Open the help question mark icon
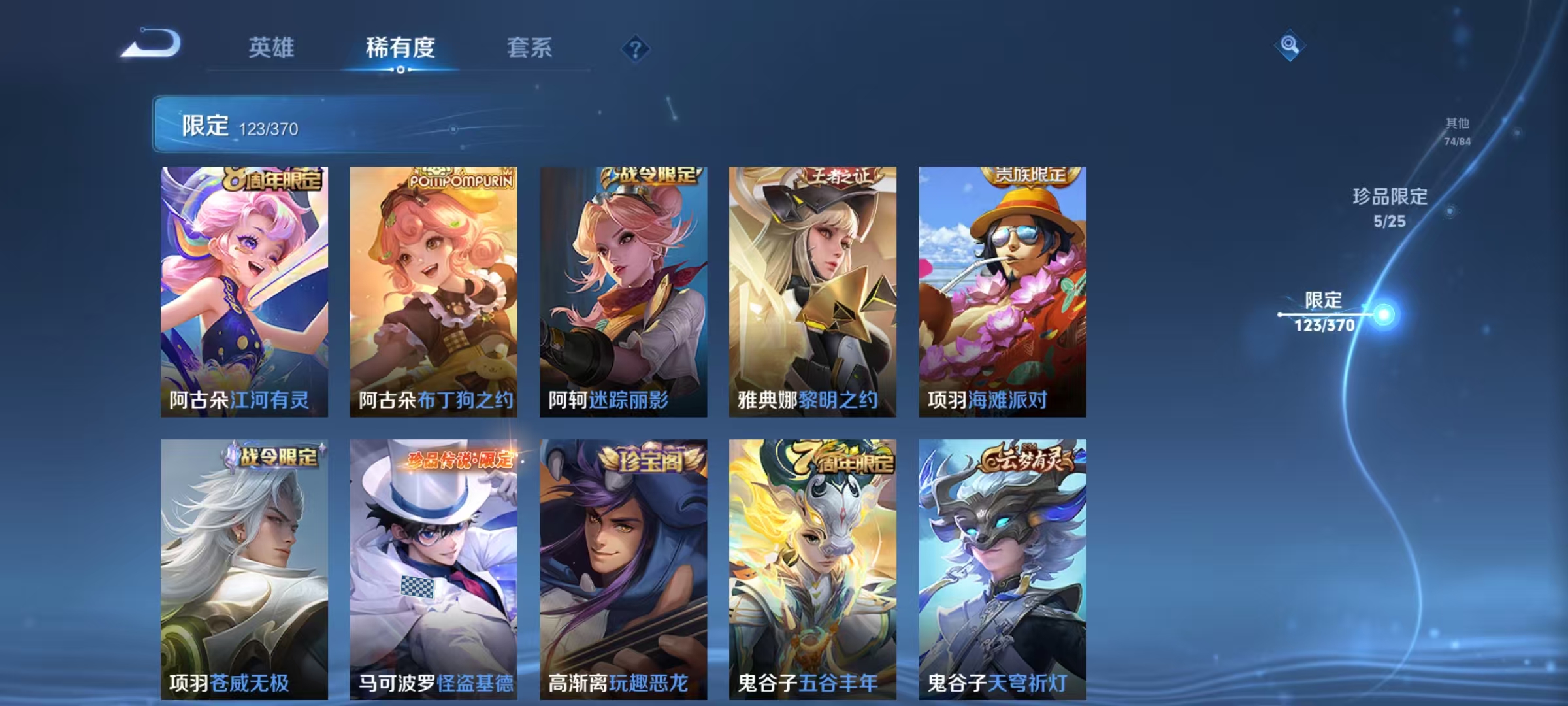 coord(636,49)
